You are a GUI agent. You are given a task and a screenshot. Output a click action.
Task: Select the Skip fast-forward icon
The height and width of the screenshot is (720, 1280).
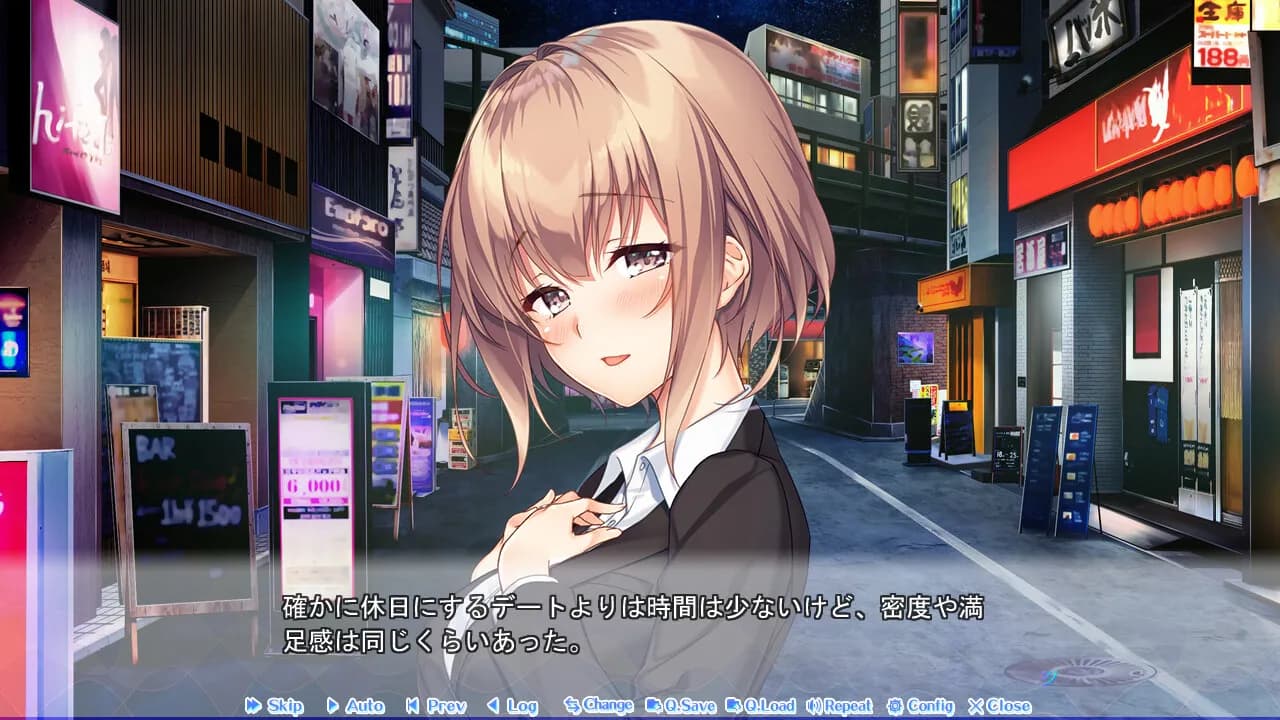coord(251,706)
